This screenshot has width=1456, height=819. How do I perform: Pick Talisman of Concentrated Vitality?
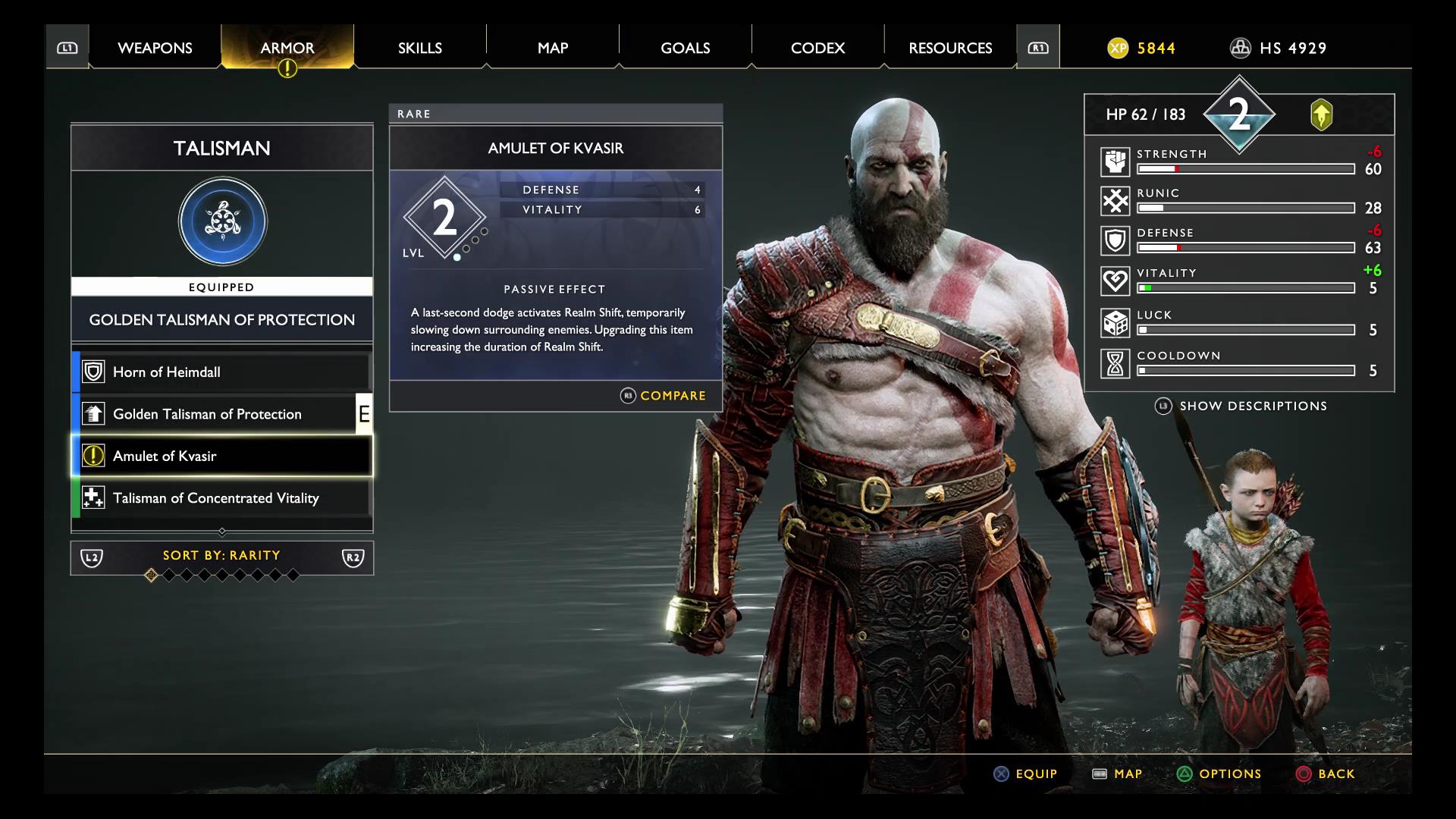point(221,498)
